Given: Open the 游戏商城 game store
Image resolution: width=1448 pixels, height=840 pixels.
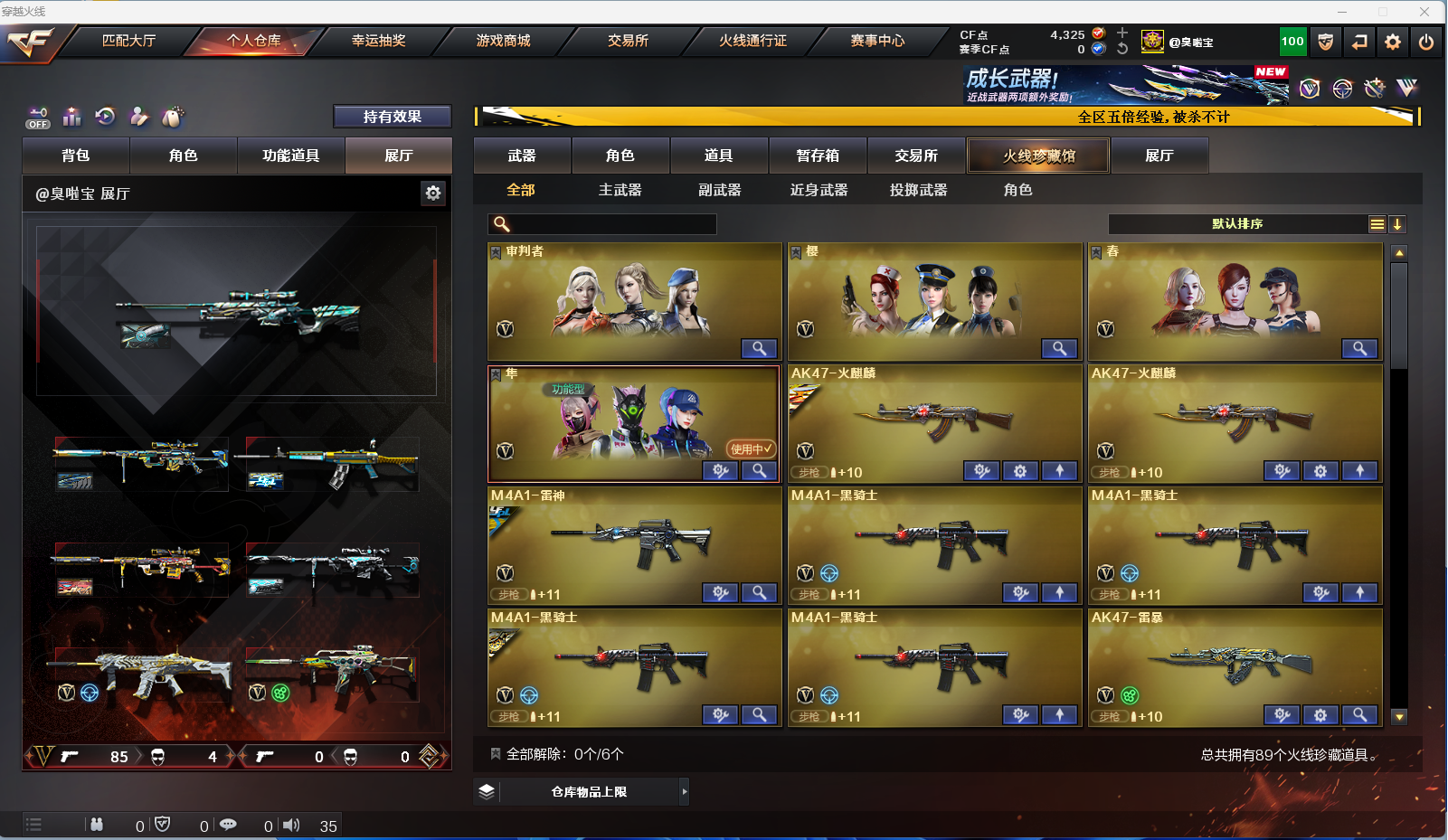Looking at the screenshot, I should tap(503, 41).
